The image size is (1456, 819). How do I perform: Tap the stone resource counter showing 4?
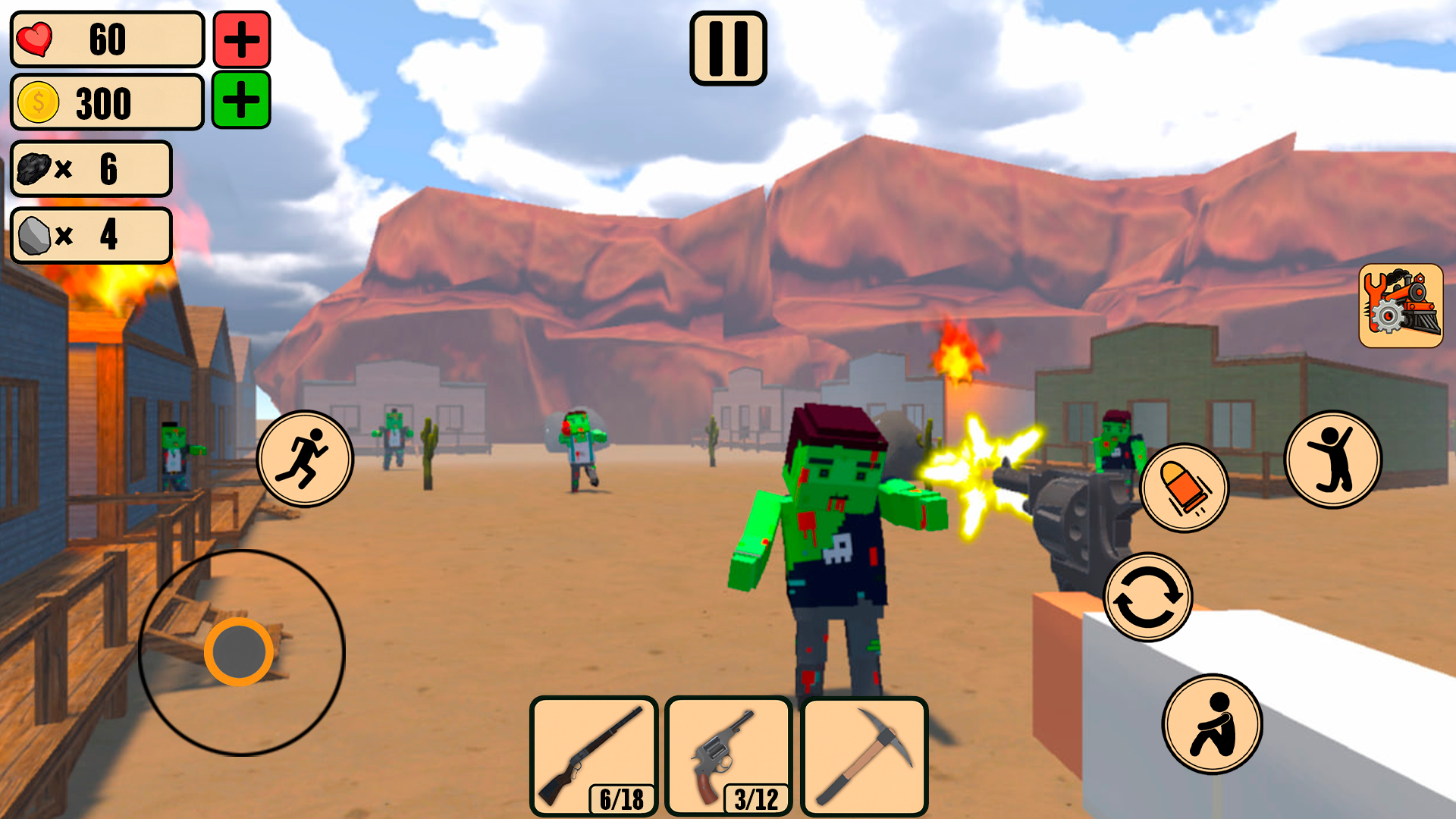tap(90, 235)
